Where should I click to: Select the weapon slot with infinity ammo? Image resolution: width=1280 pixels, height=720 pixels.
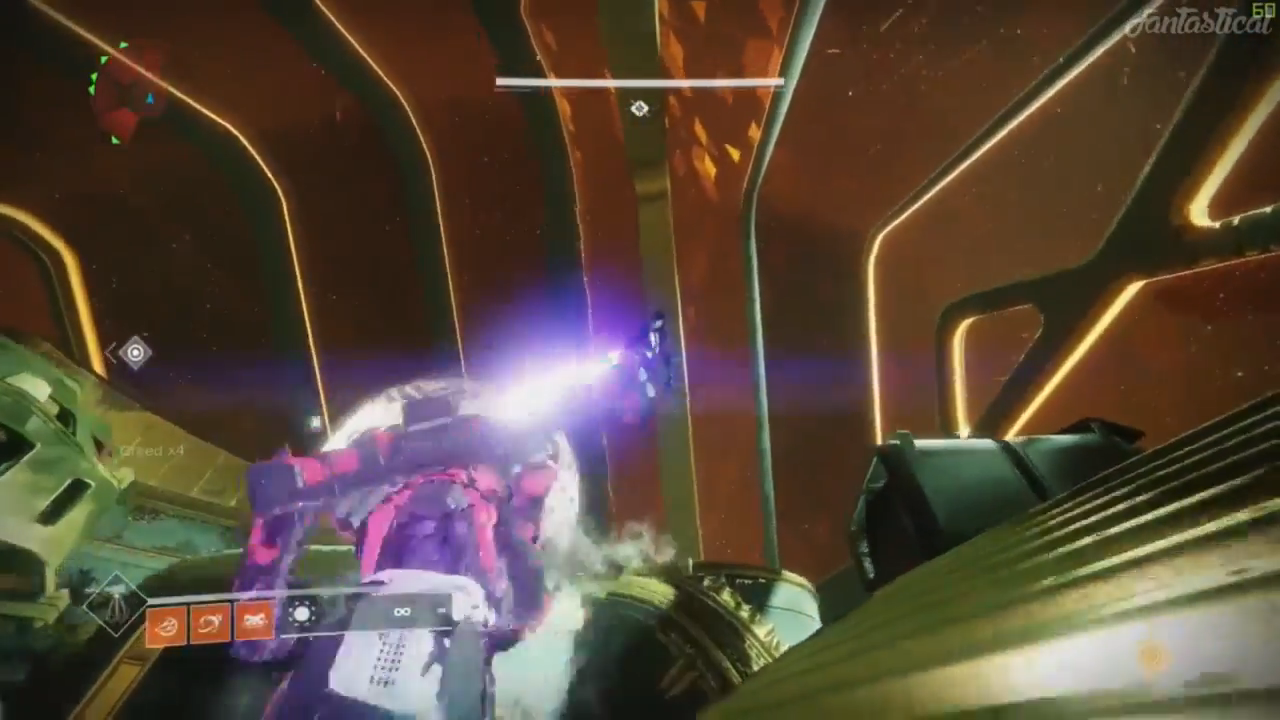coord(402,612)
